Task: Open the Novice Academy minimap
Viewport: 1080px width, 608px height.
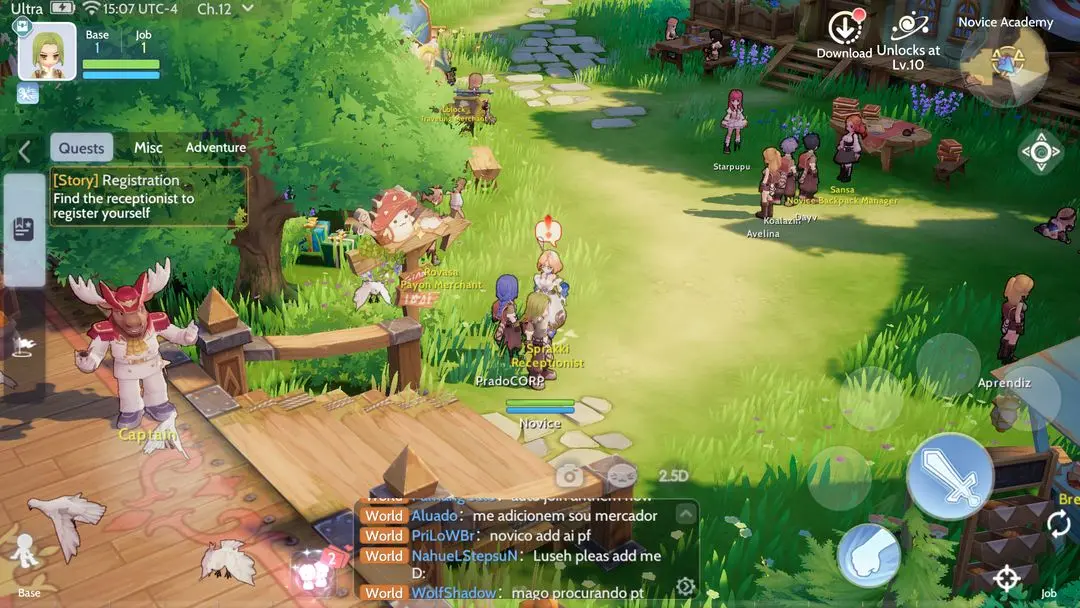Action: 1005,62
